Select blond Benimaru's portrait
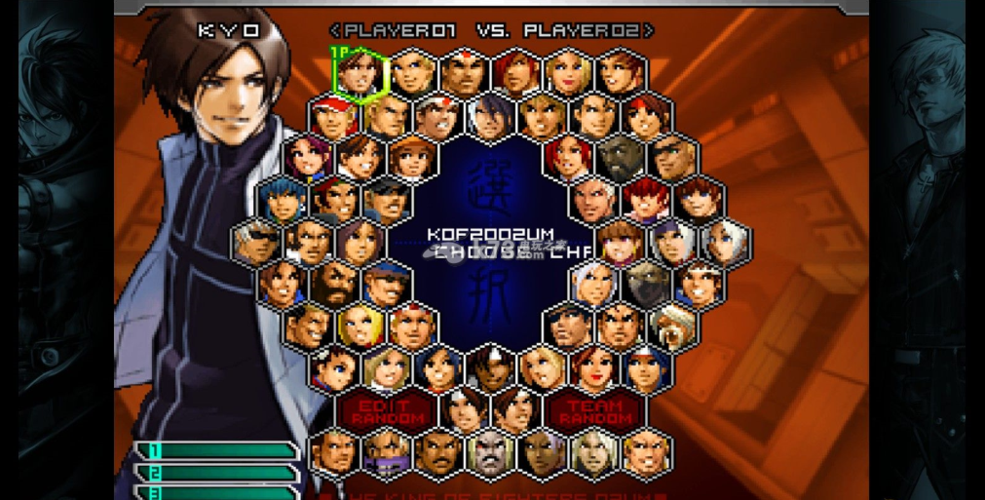This screenshot has height=500, width=985. point(411,72)
